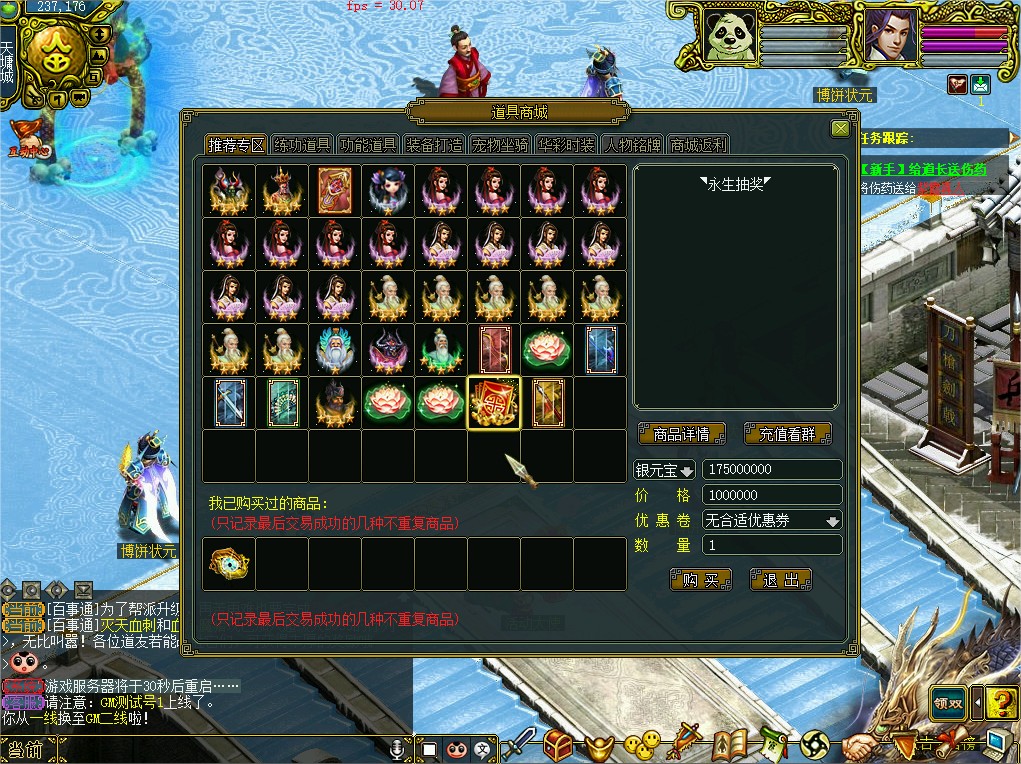
Task: Open the 银元宝 currency dropdown
Action: tap(665, 470)
